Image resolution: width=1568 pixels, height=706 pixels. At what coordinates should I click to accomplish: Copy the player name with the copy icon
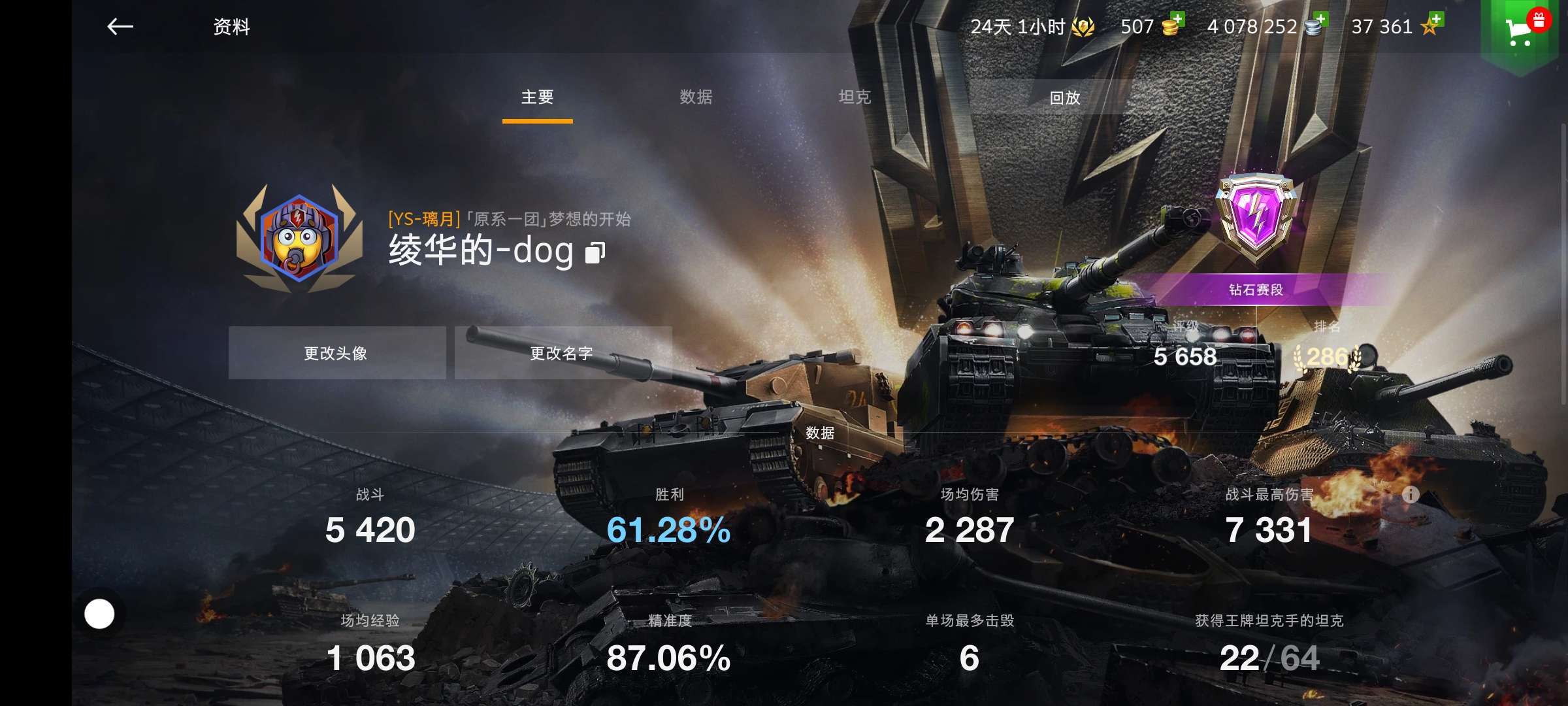pos(595,253)
